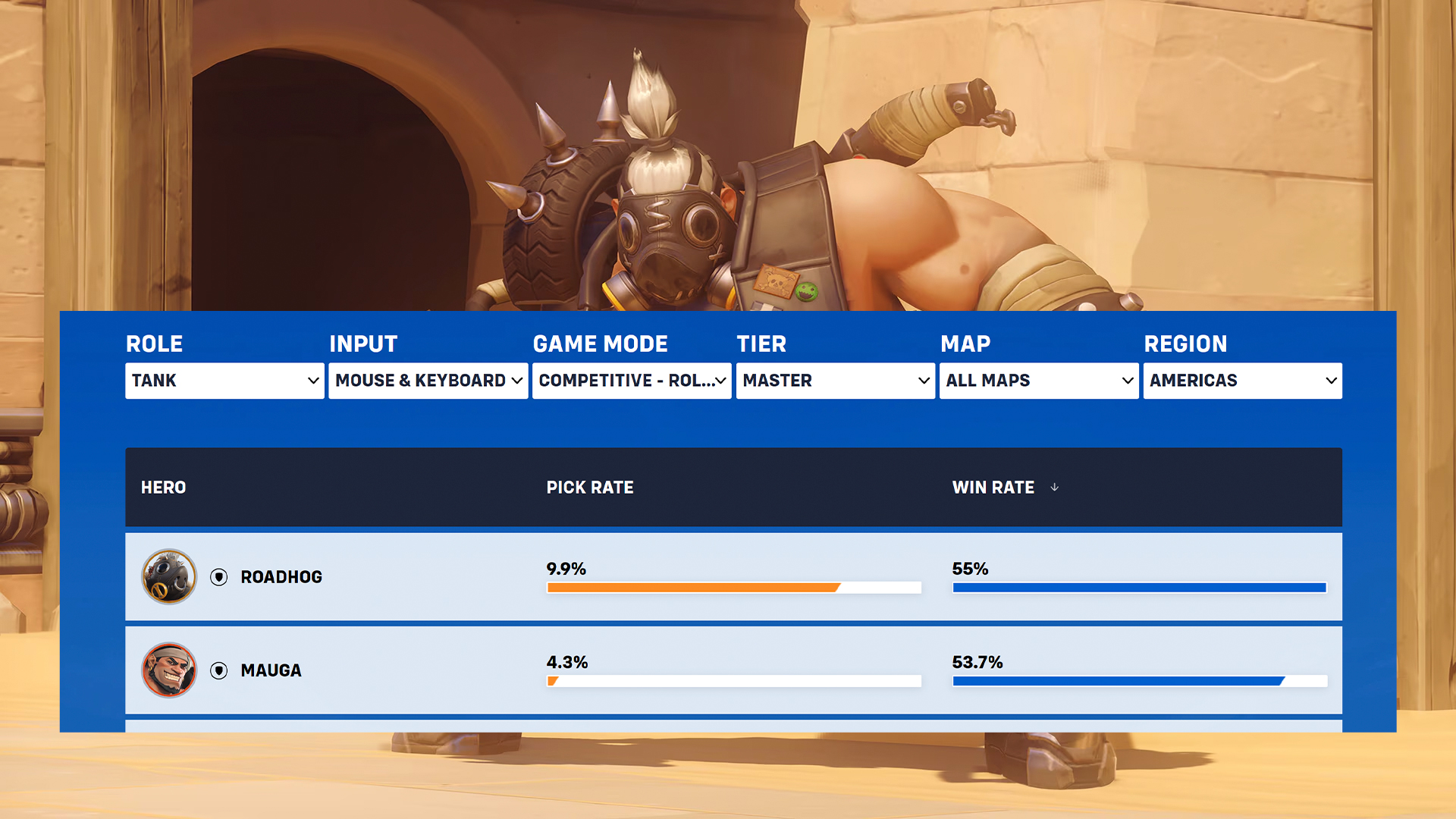Select the tank role icon beside Mauga
The height and width of the screenshot is (819, 1456).
click(219, 670)
